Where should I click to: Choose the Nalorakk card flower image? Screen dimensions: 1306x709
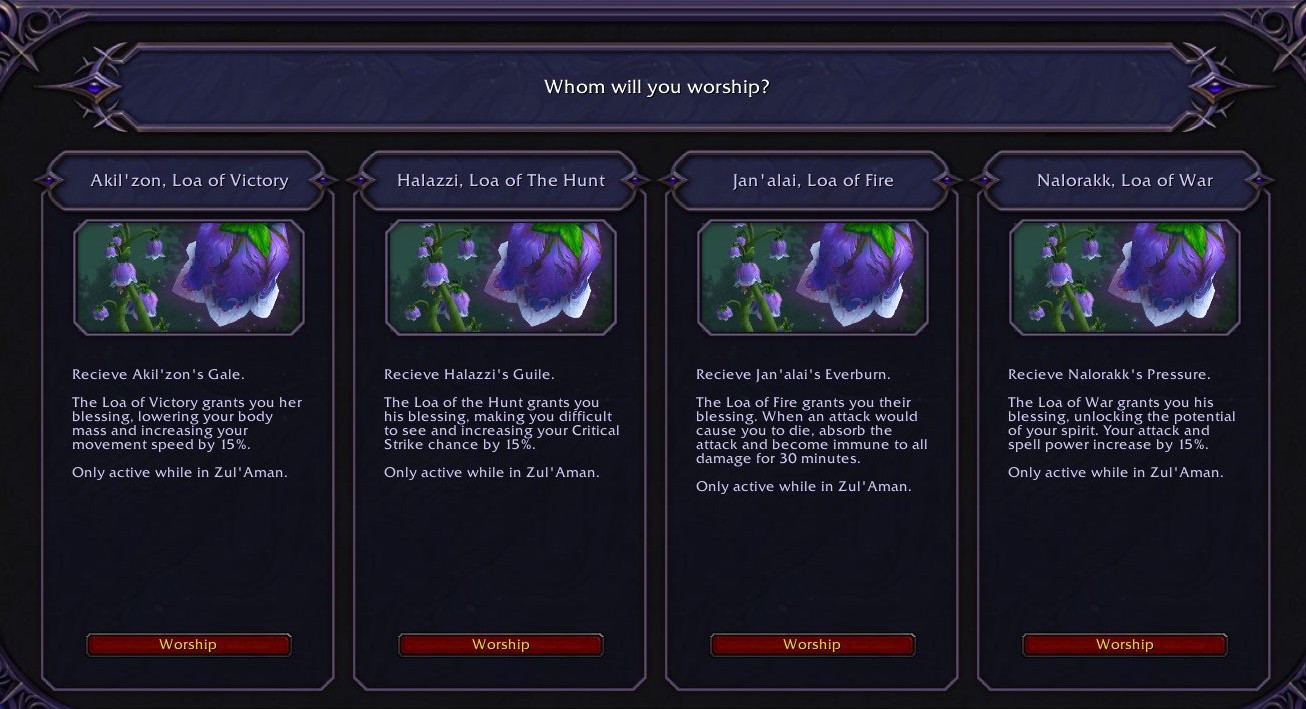pyautogui.click(x=1124, y=277)
